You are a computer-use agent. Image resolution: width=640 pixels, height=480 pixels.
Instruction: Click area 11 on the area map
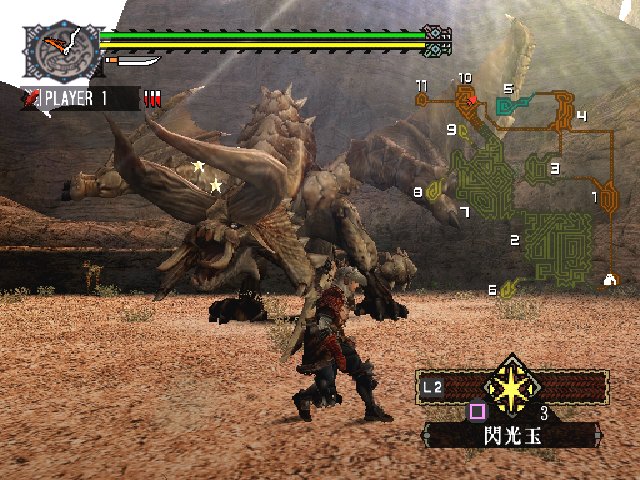(x=423, y=98)
